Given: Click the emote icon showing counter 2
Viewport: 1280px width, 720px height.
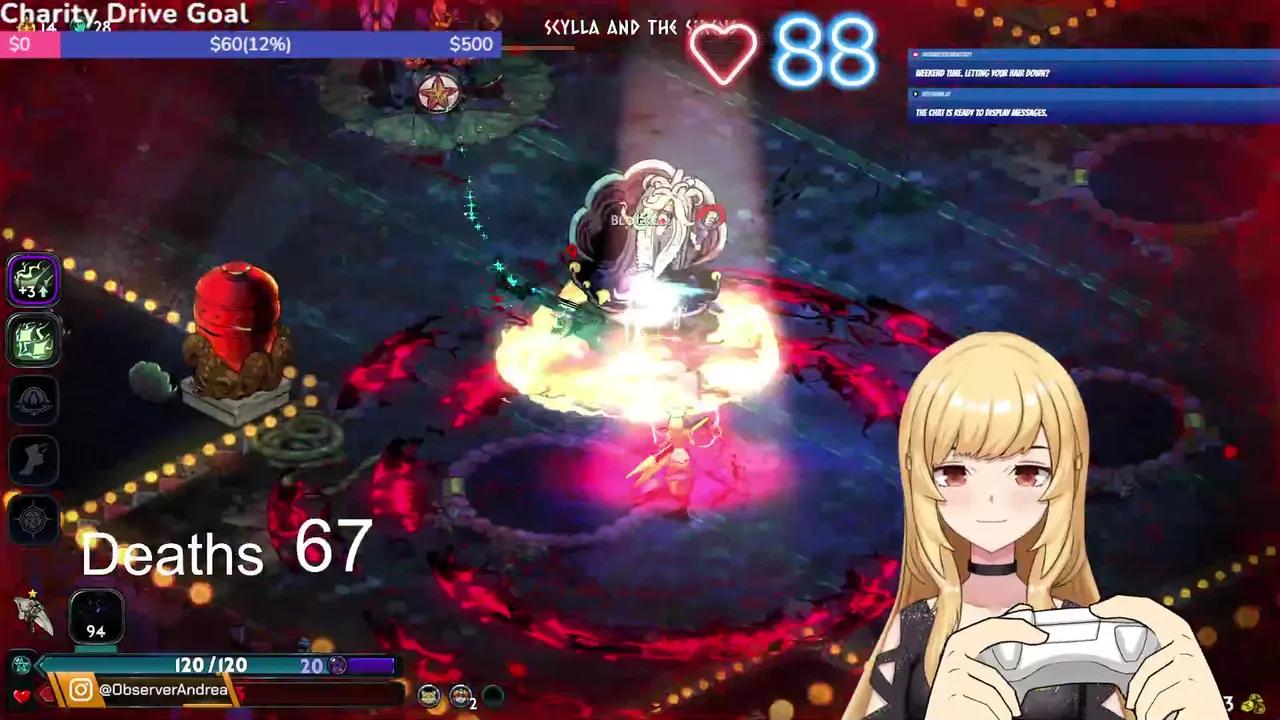Looking at the screenshot, I should 459,697.
